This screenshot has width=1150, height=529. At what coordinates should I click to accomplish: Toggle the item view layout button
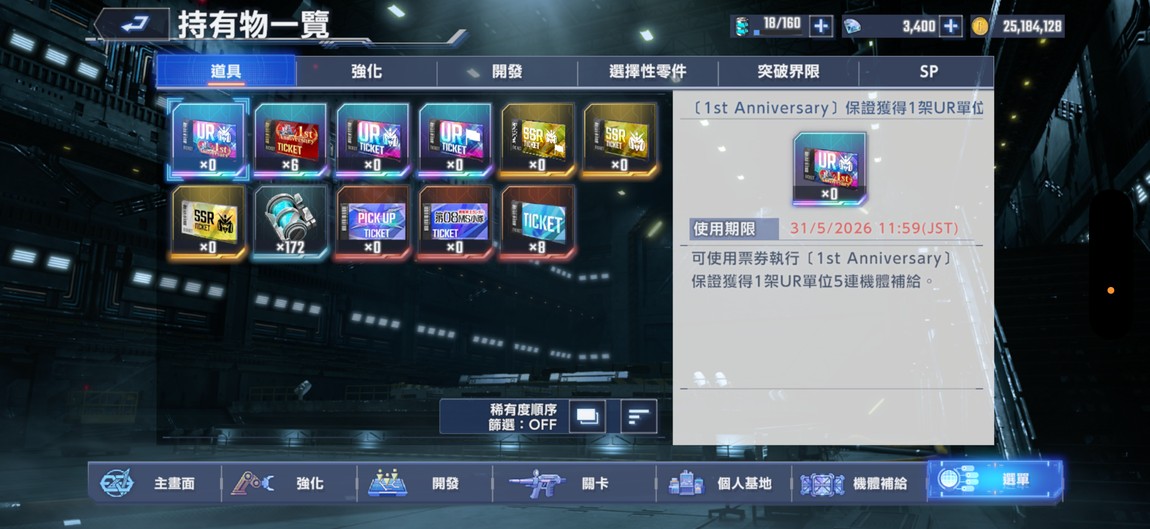[587, 416]
